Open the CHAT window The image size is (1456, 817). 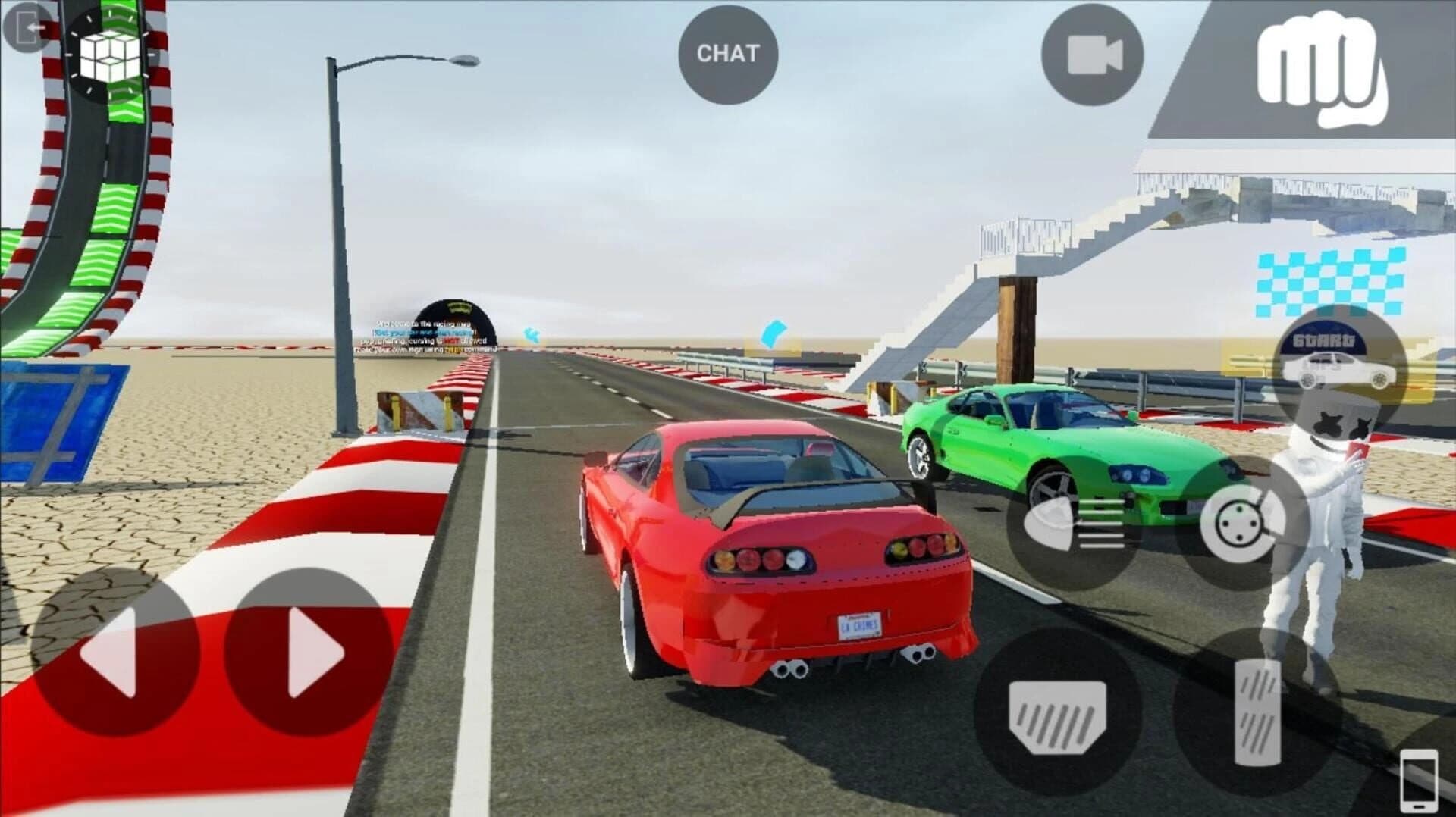[x=727, y=54]
